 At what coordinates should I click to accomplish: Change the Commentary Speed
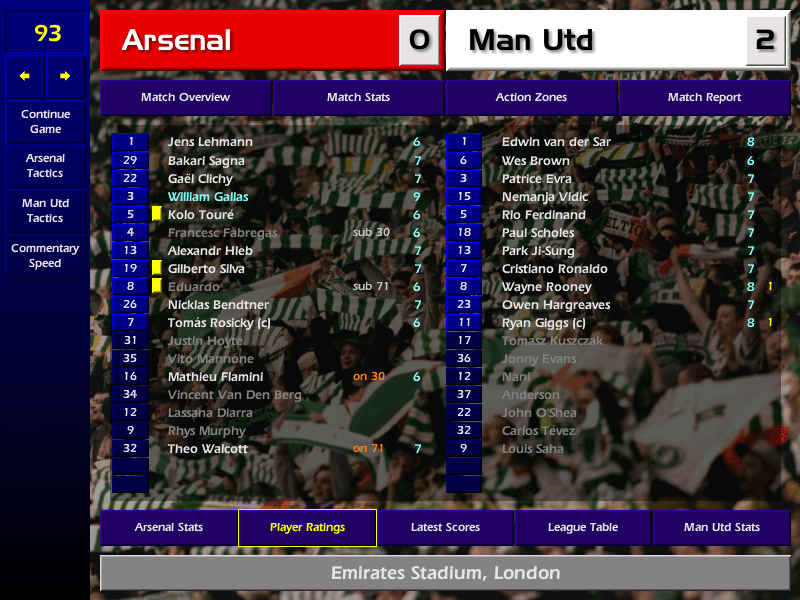[45, 255]
